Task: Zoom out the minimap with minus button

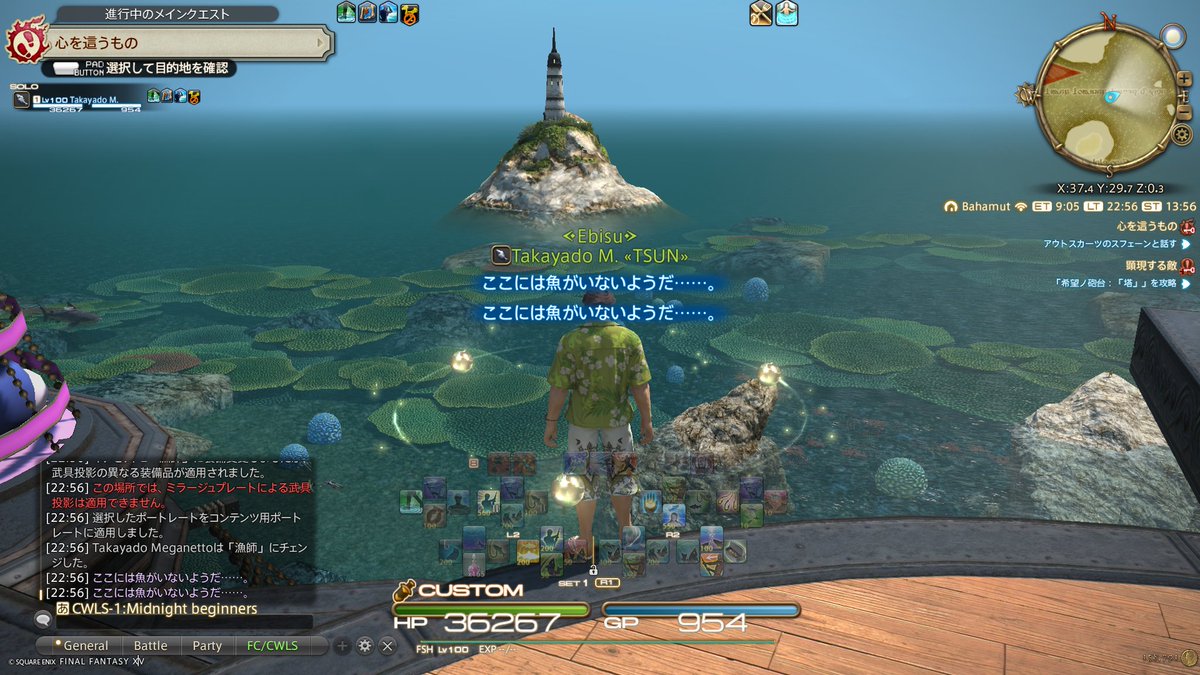Action: coord(1184,108)
